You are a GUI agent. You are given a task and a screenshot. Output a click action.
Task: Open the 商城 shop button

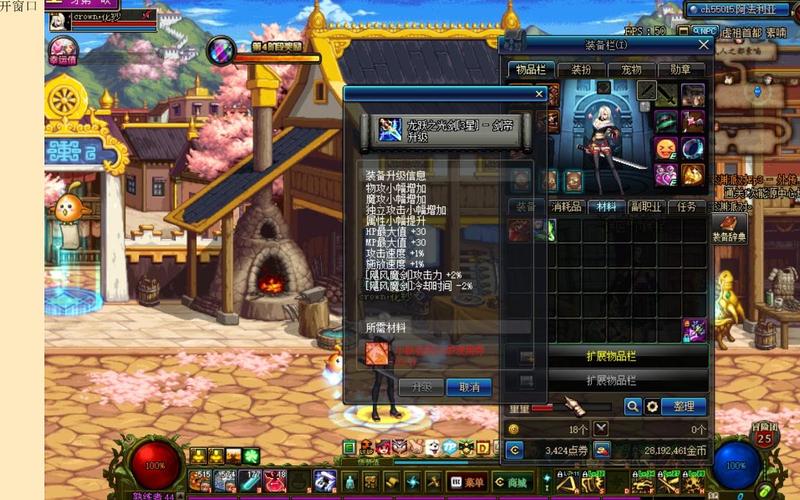[x=518, y=483]
